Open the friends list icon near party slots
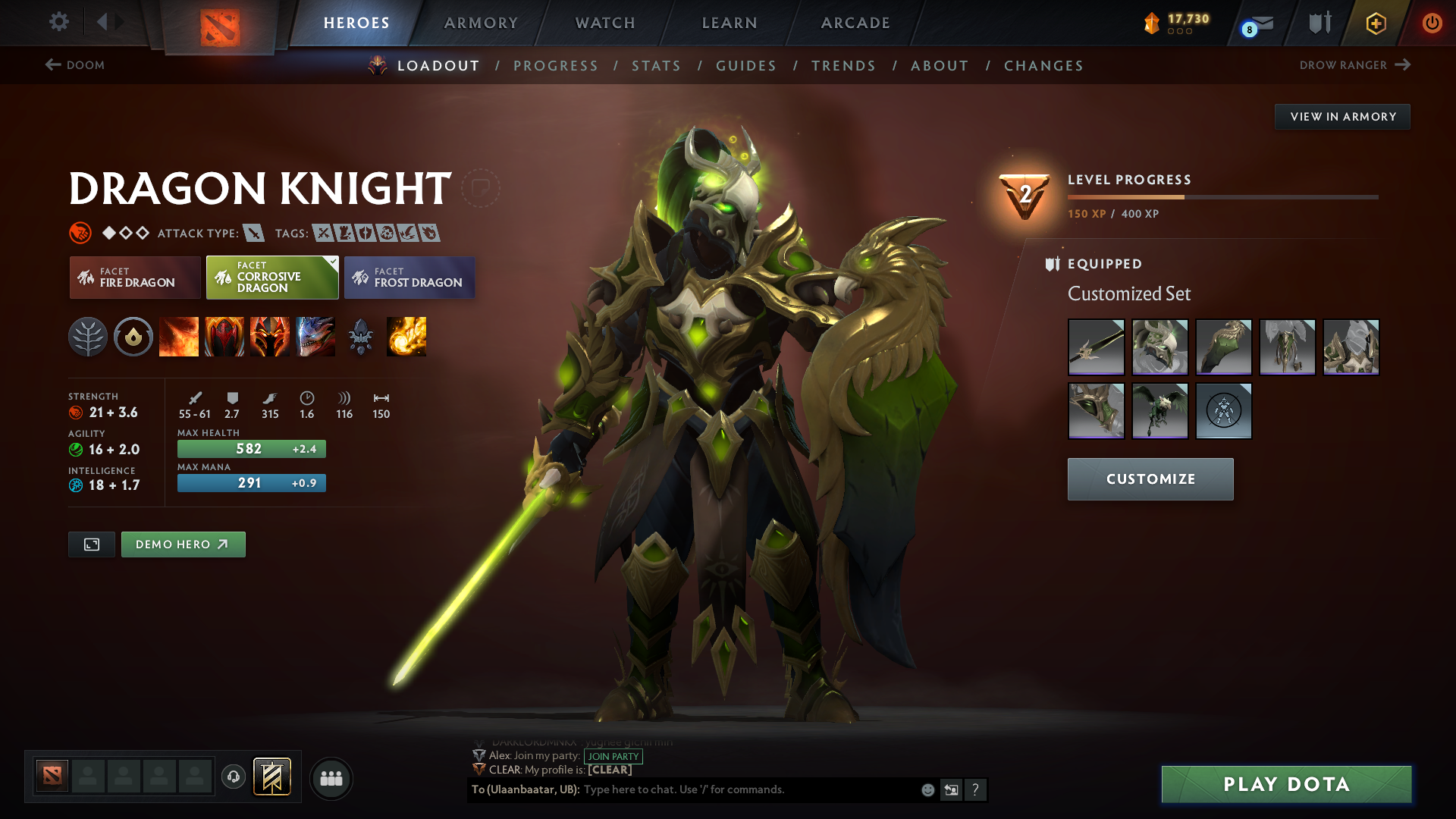1456x819 pixels. [x=331, y=778]
